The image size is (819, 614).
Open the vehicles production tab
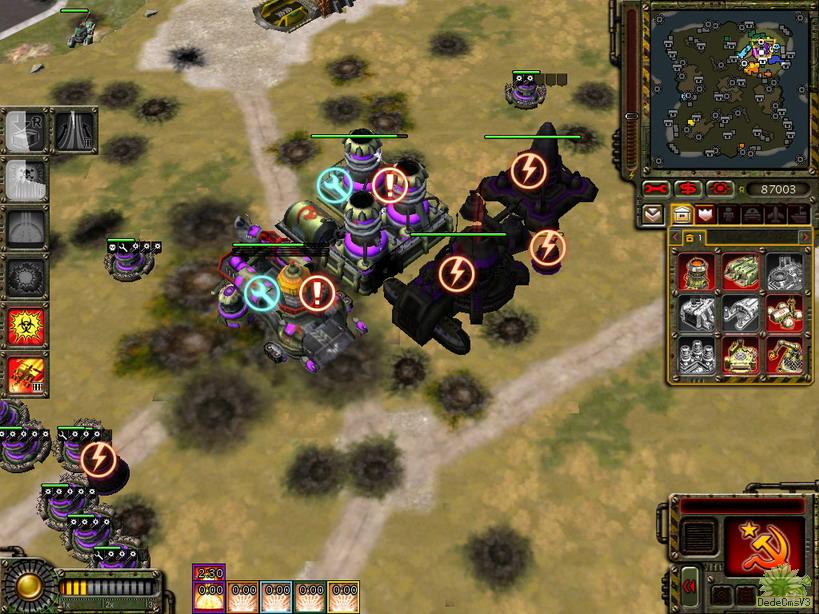pyautogui.click(x=752, y=213)
